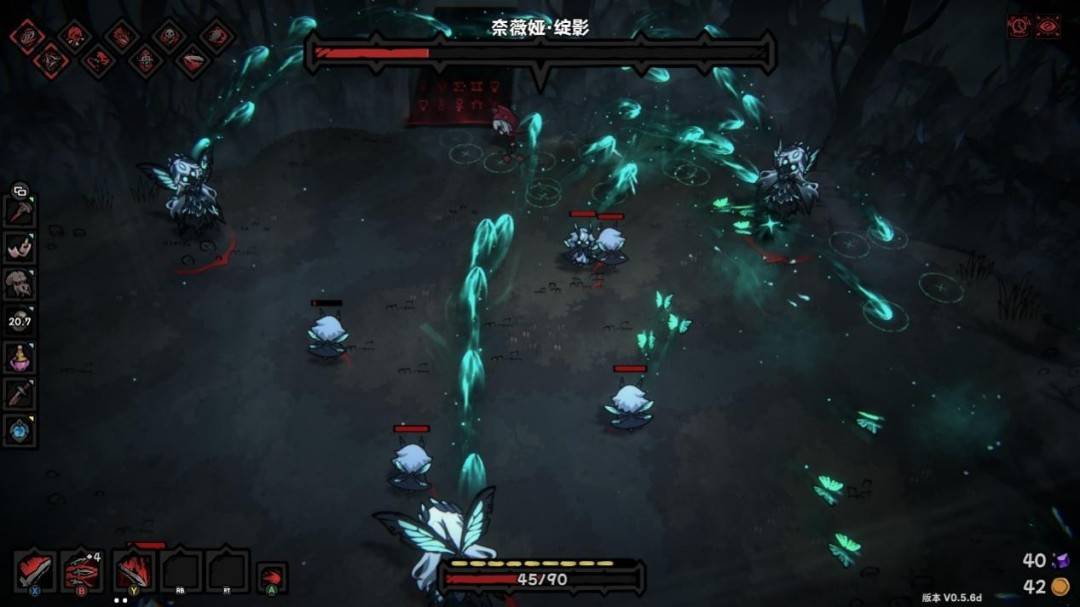
Task: Click the item slot showing 20.7
Action: click(20, 320)
